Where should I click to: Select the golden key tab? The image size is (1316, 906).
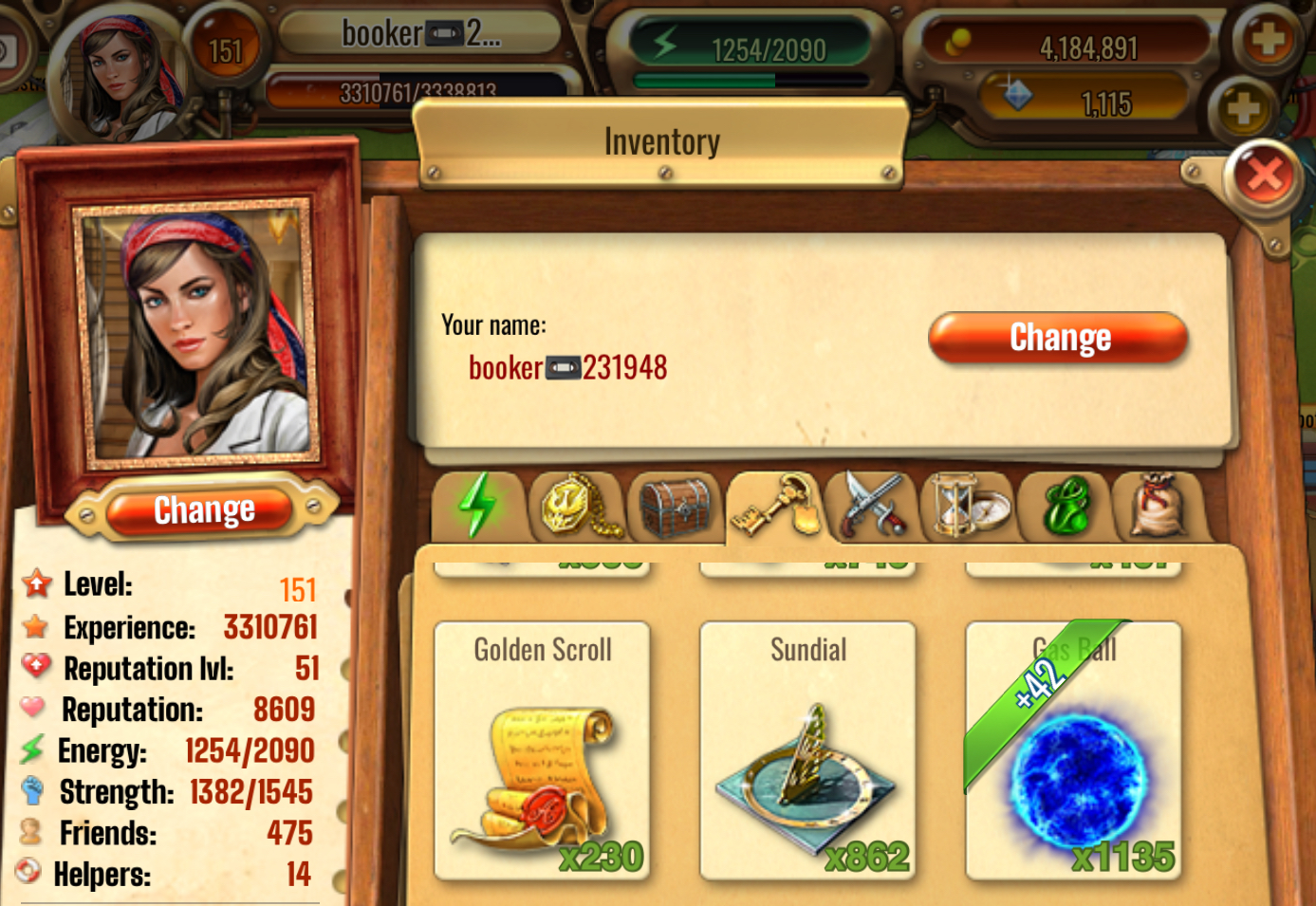point(774,507)
